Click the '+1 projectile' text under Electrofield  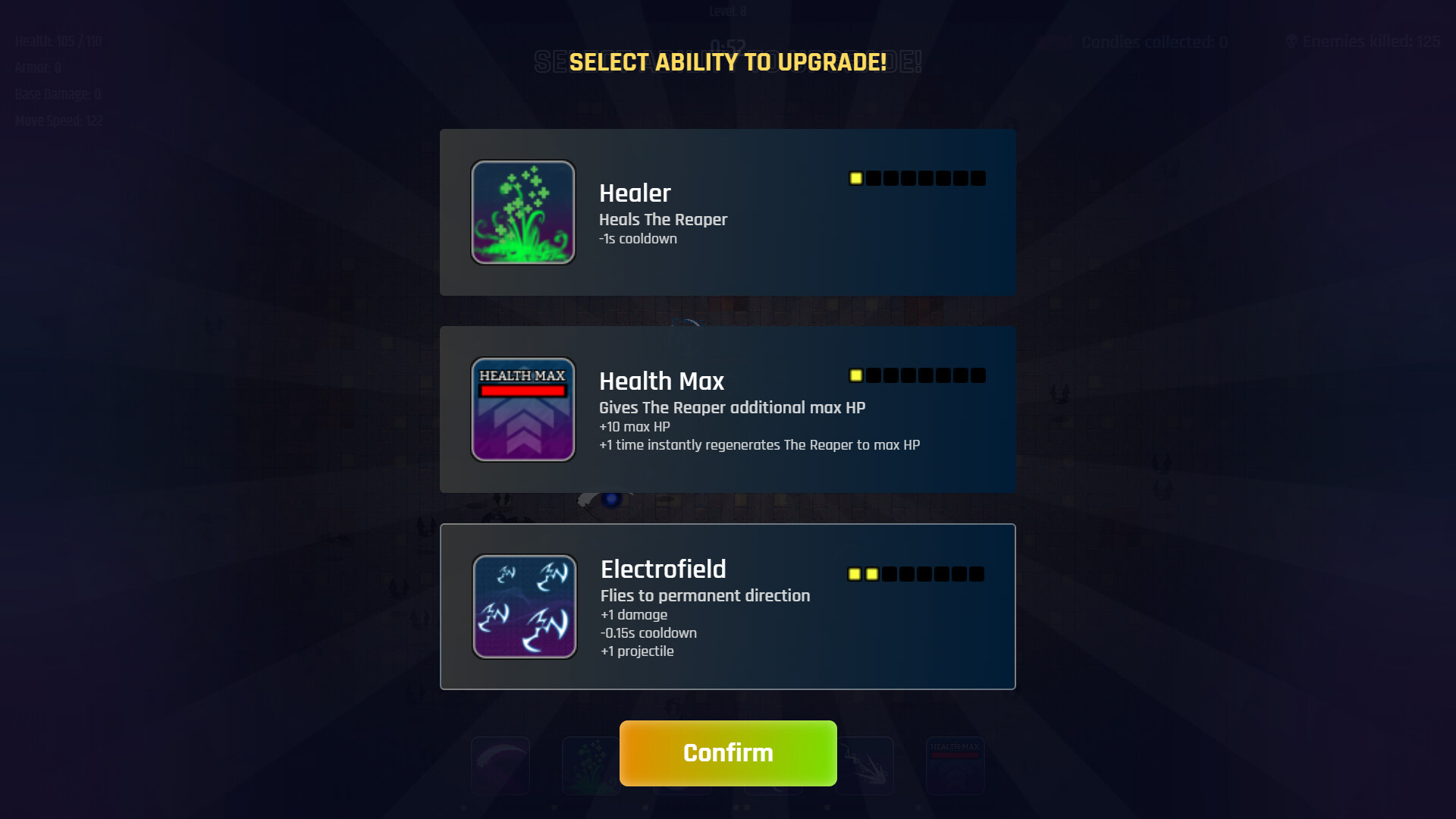click(x=636, y=651)
